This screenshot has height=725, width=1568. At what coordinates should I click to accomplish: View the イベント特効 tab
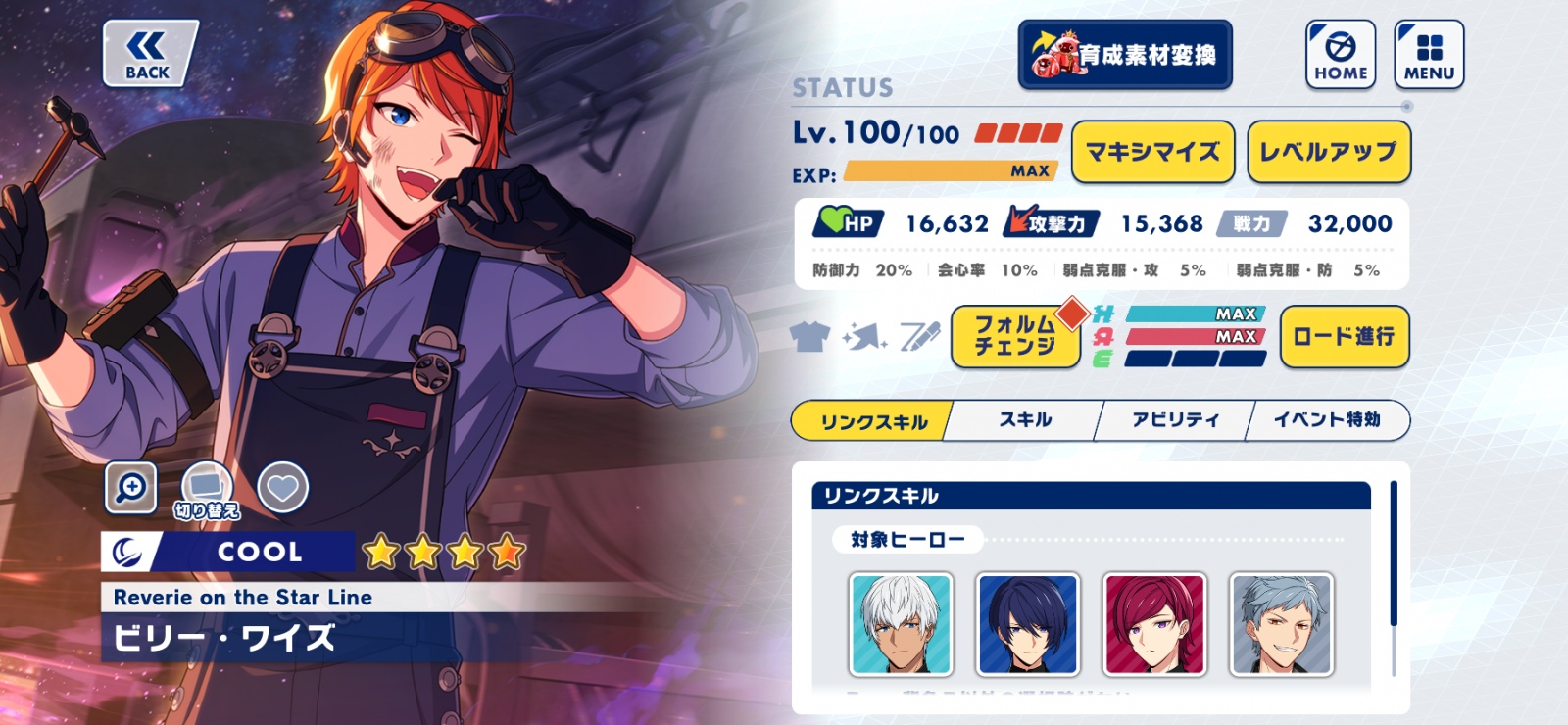click(x=1327, y=420)
